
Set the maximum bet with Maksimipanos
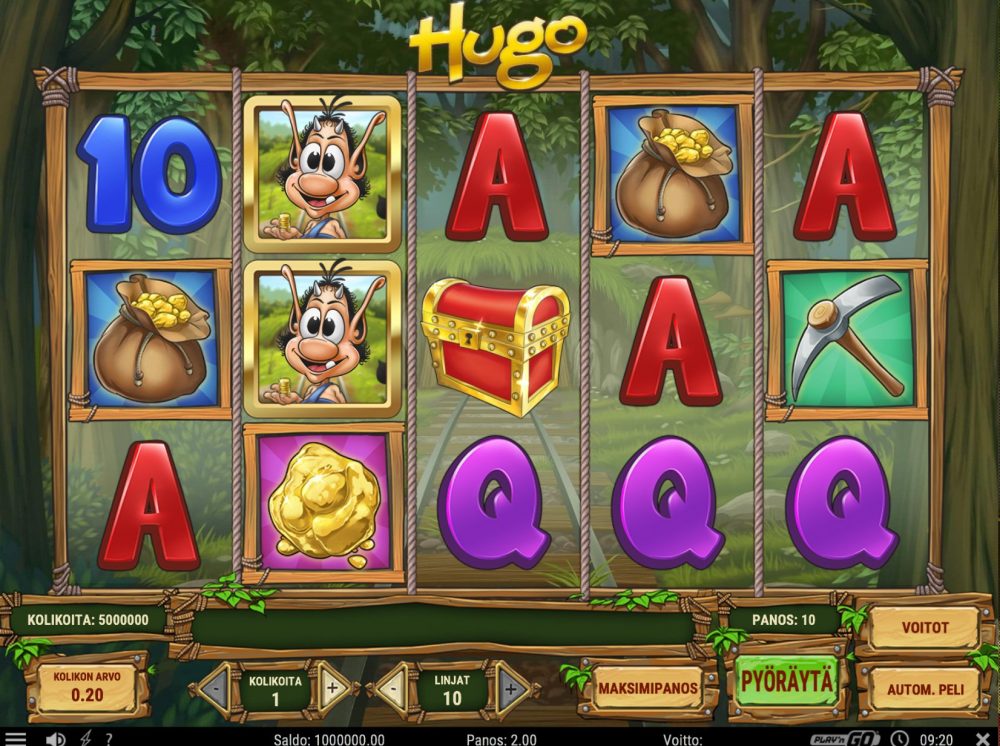(x=646, y=687)
